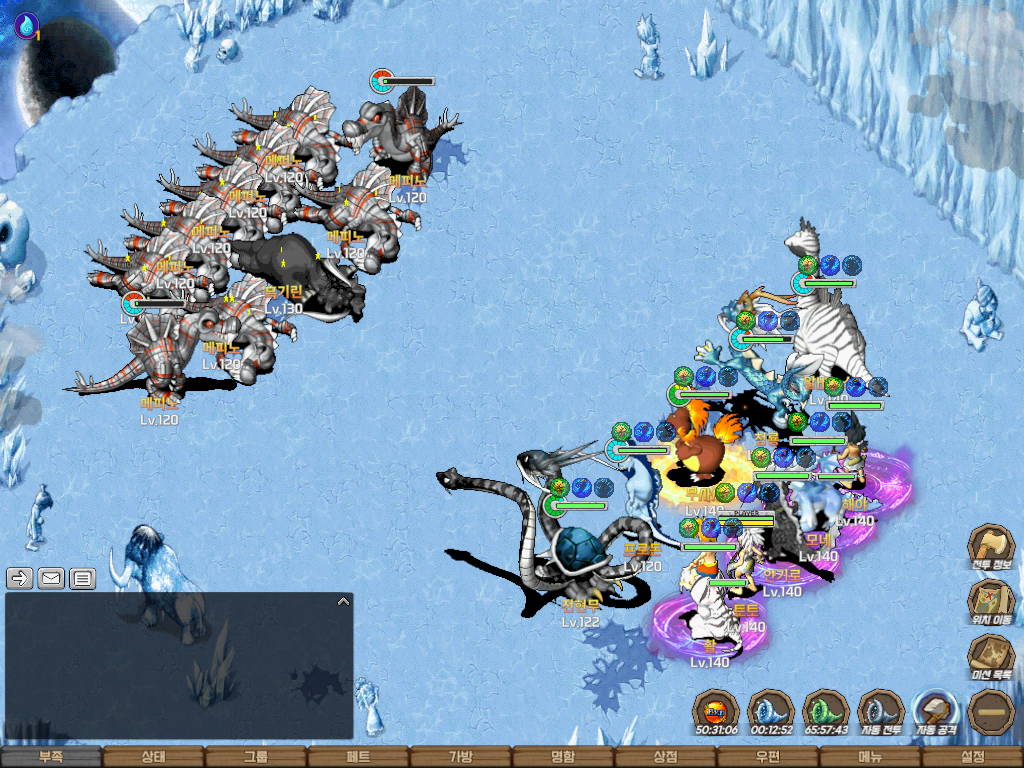This screenshot has height=768, width=1024.
Task: Open the 부족 tribe tab
Action: coord(51,758)
